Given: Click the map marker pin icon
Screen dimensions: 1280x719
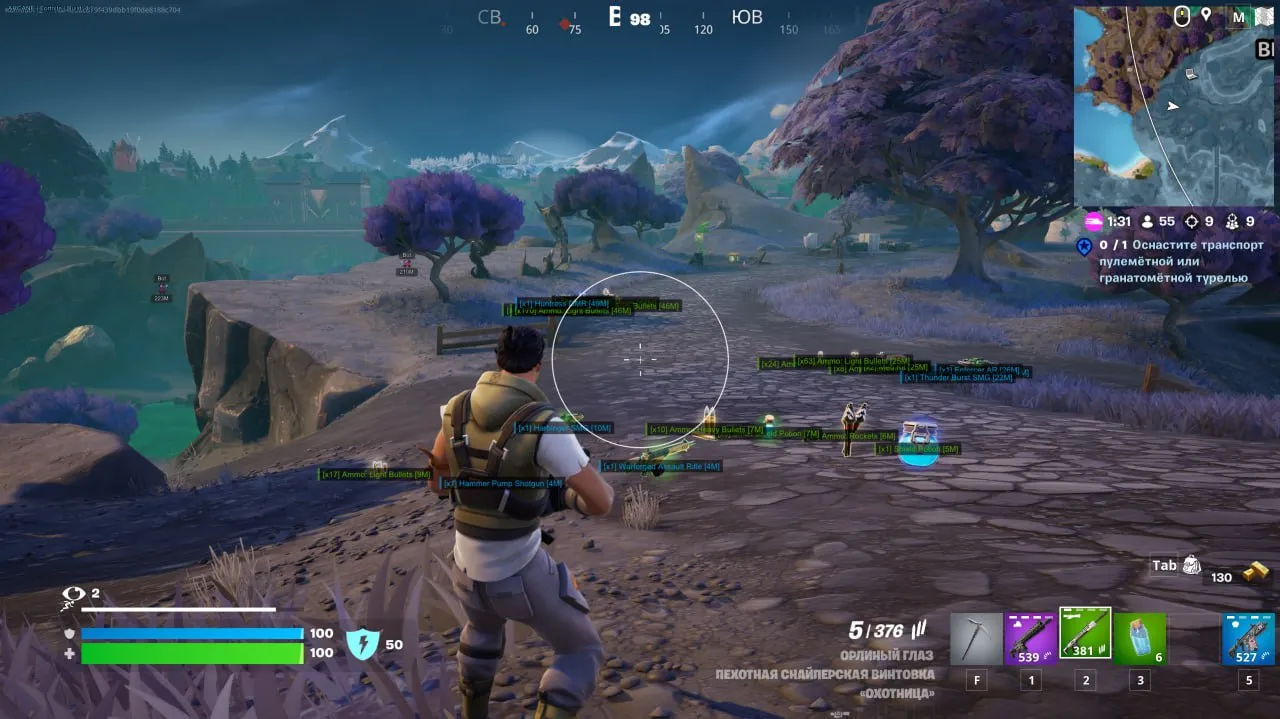Looking at the screenshot, I should [x=1207, y=15].
